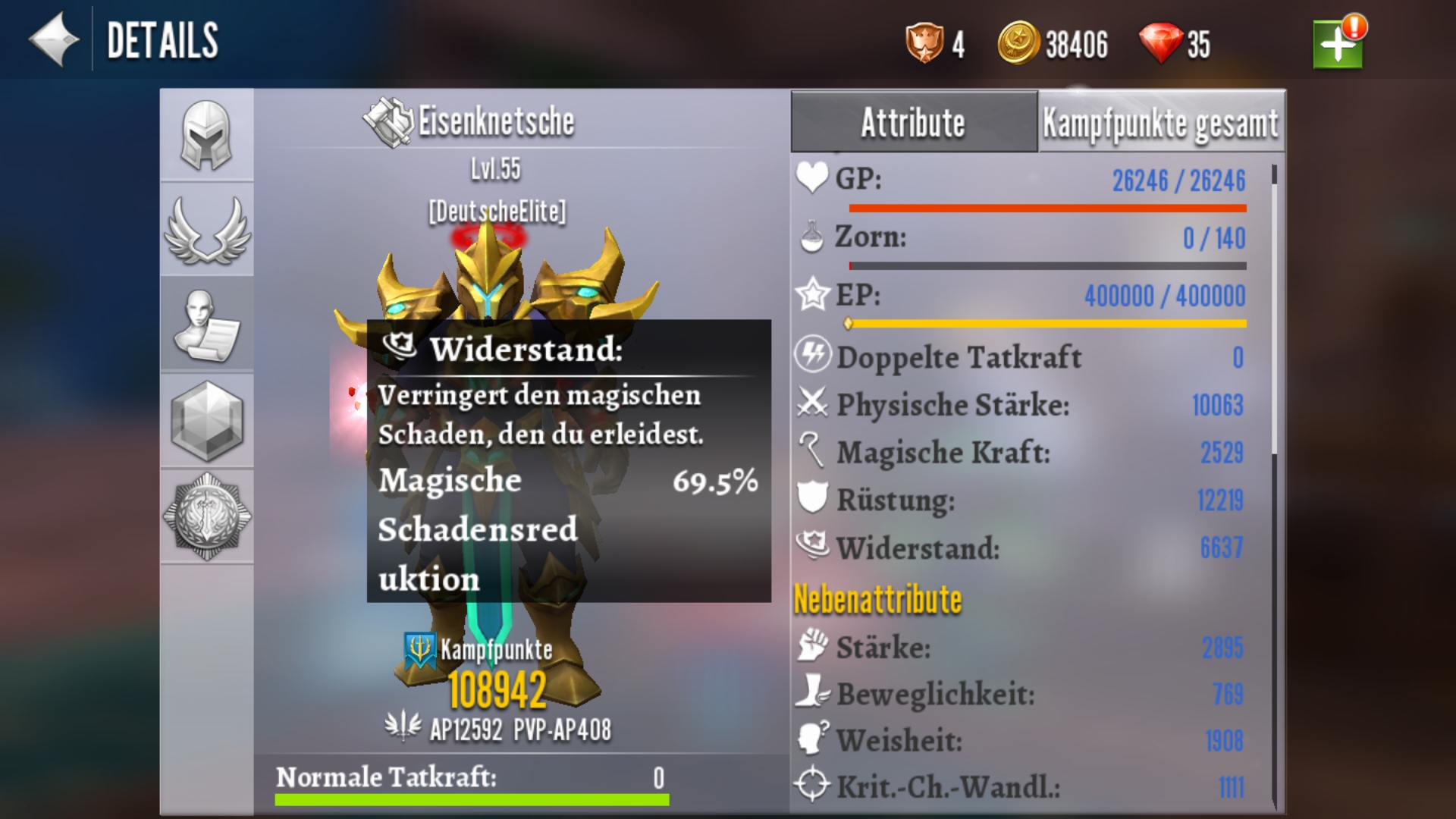Image resolution: width=1456 pixels, height=819 pixels.
Task: Switch to the Attribute tab
Action: pos(914,123)
